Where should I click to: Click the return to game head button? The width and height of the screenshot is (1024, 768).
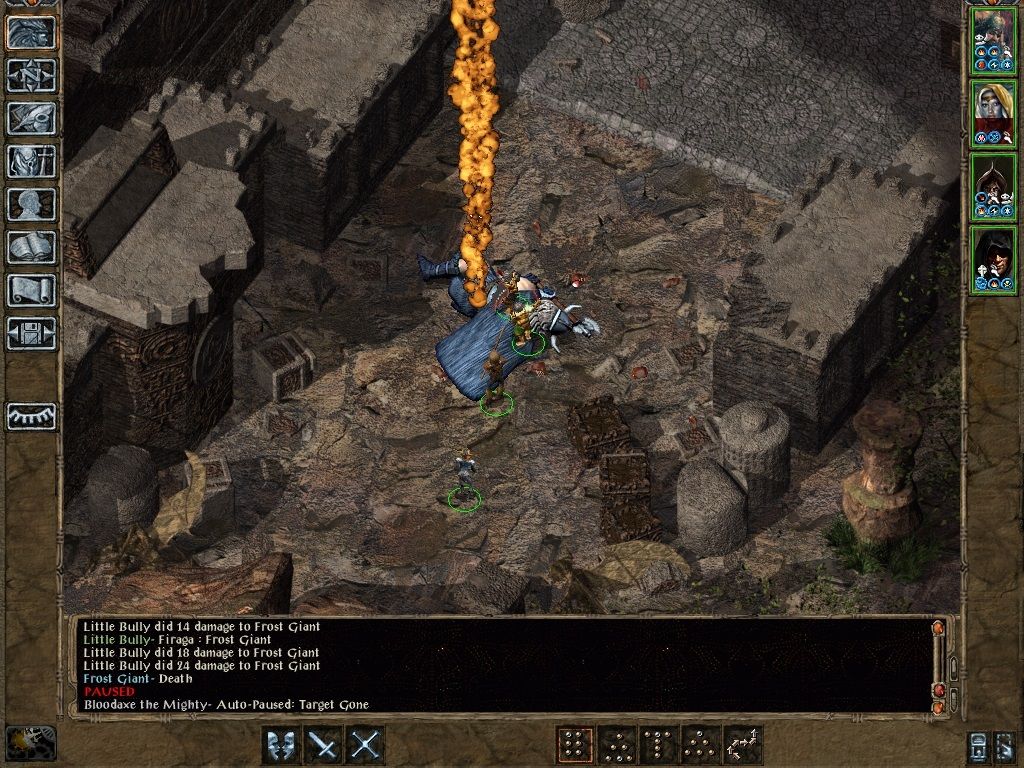click(x=31, y=32)
